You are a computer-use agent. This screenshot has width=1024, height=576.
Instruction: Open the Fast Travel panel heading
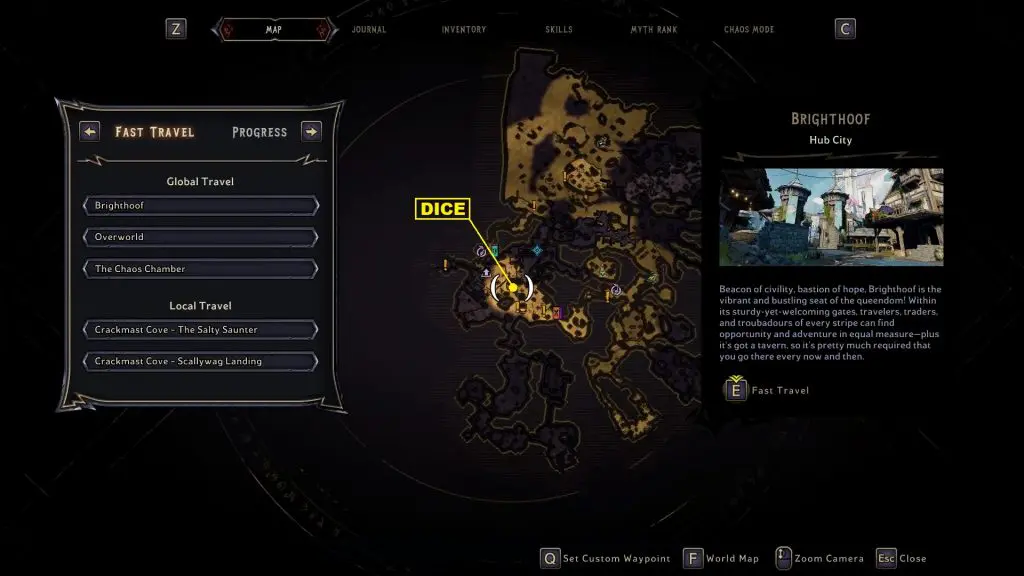pyautogui.click(x=155, y=132)
